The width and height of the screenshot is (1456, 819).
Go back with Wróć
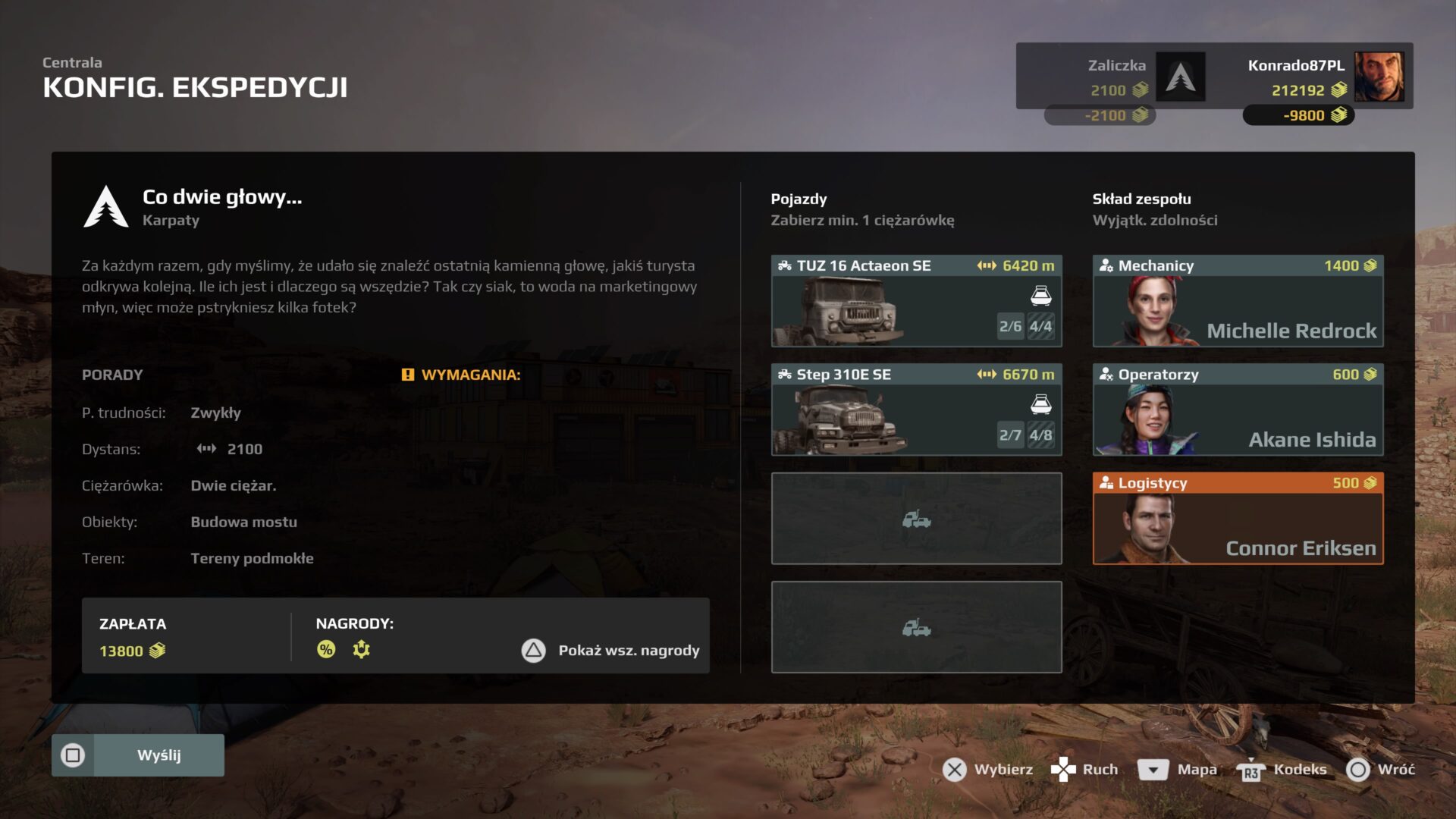[x=1381, y=770]
